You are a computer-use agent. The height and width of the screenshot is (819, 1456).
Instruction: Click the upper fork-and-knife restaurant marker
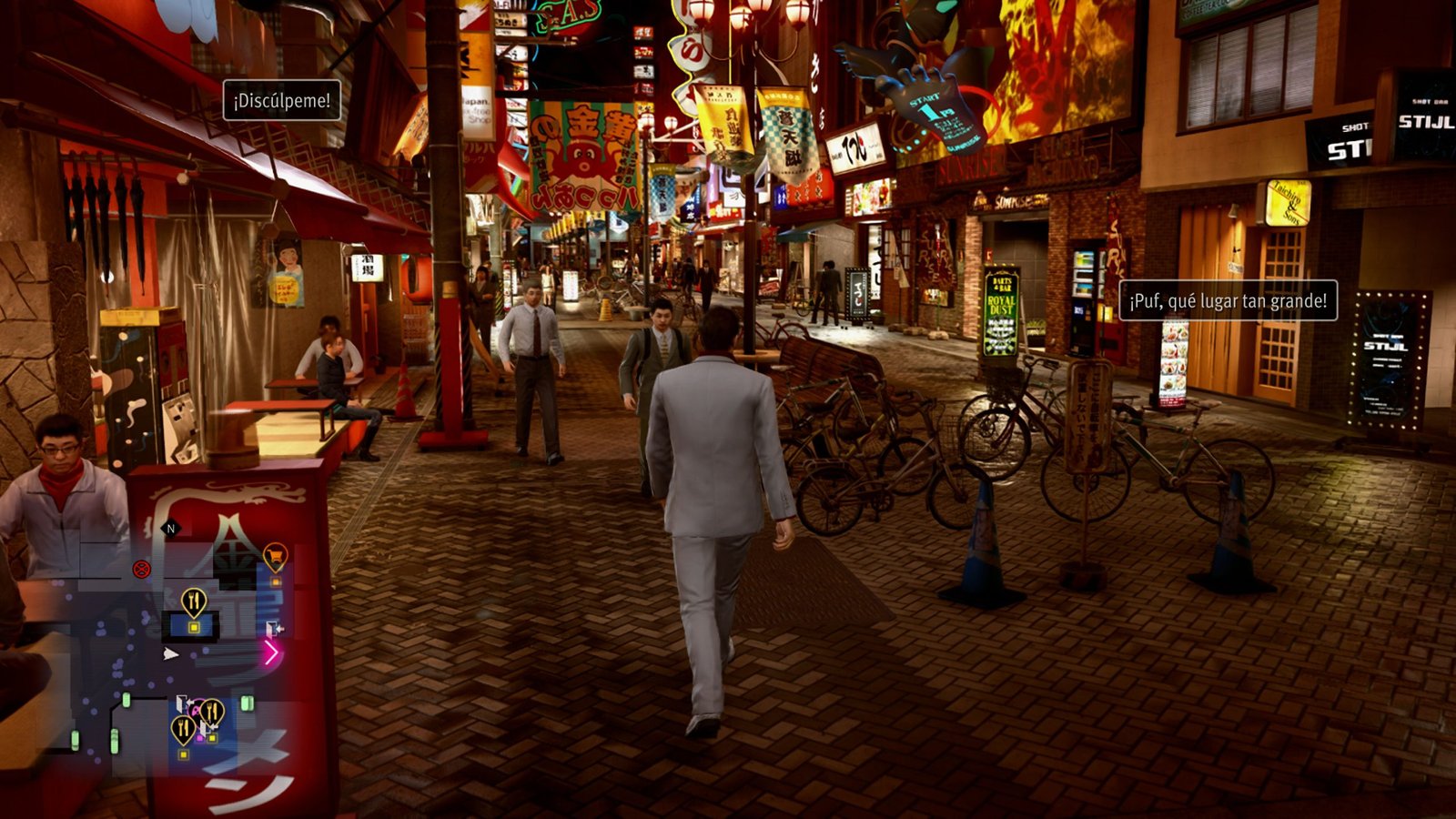194,601
